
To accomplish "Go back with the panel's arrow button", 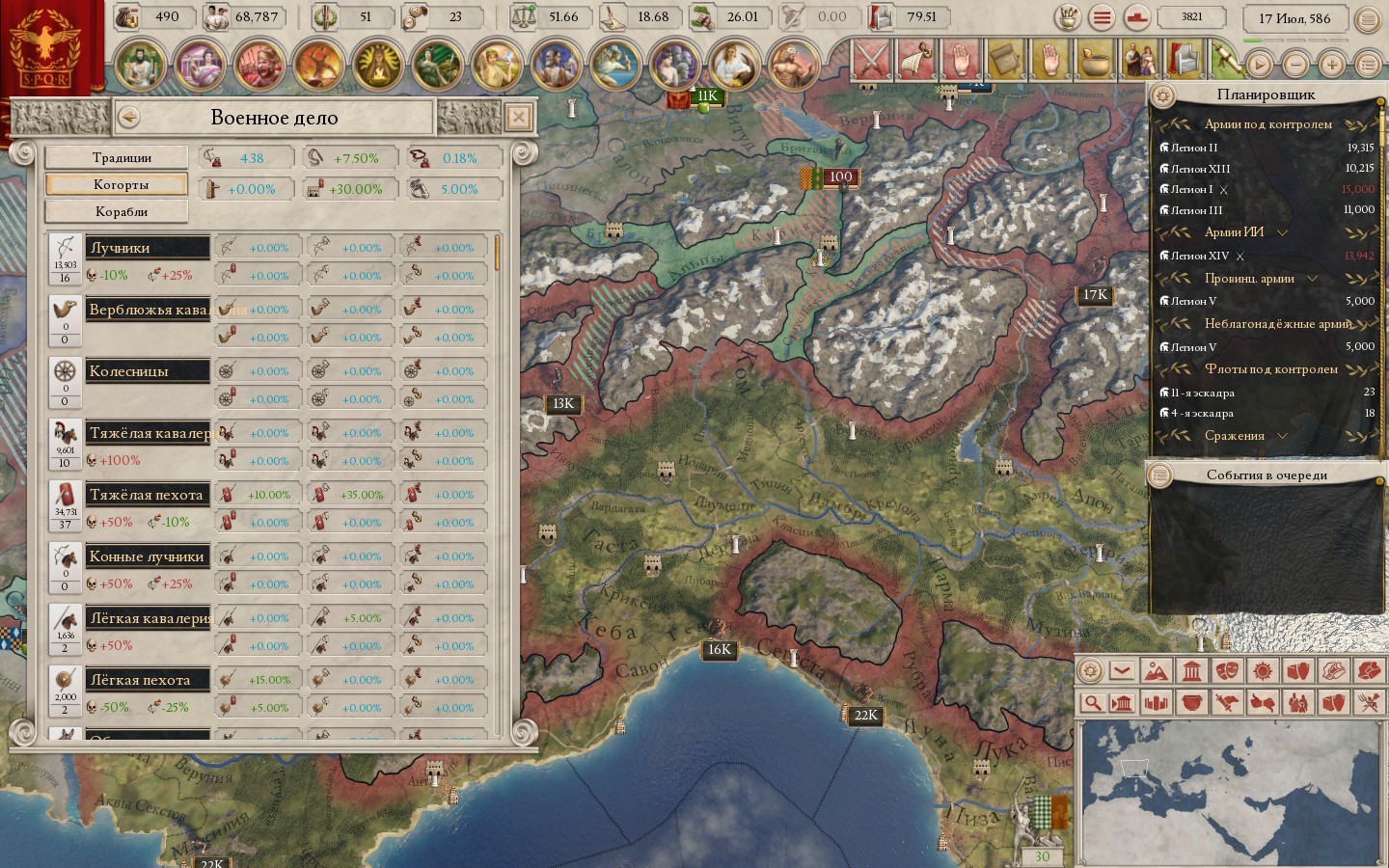I will coord(128,118).
